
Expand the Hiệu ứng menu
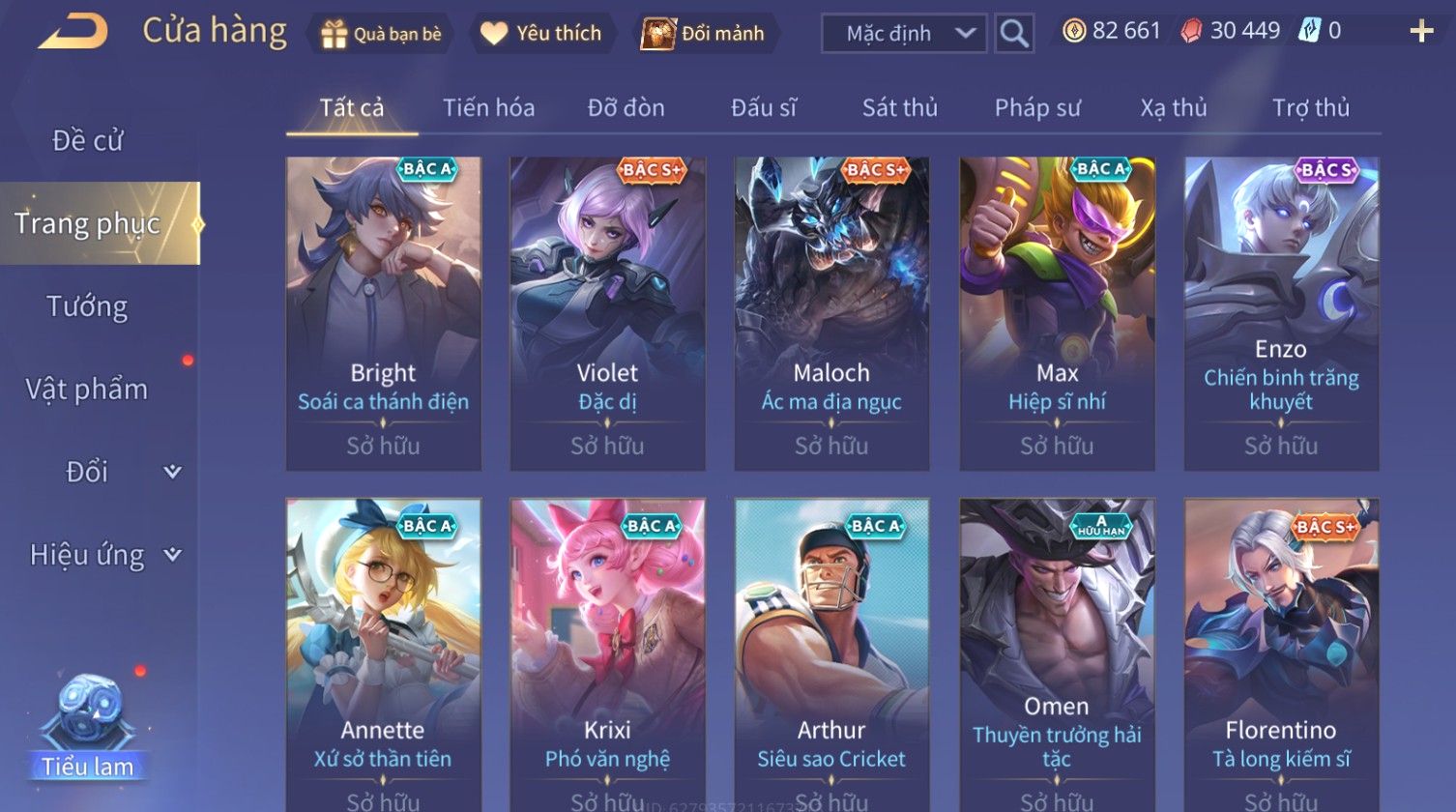102,555
